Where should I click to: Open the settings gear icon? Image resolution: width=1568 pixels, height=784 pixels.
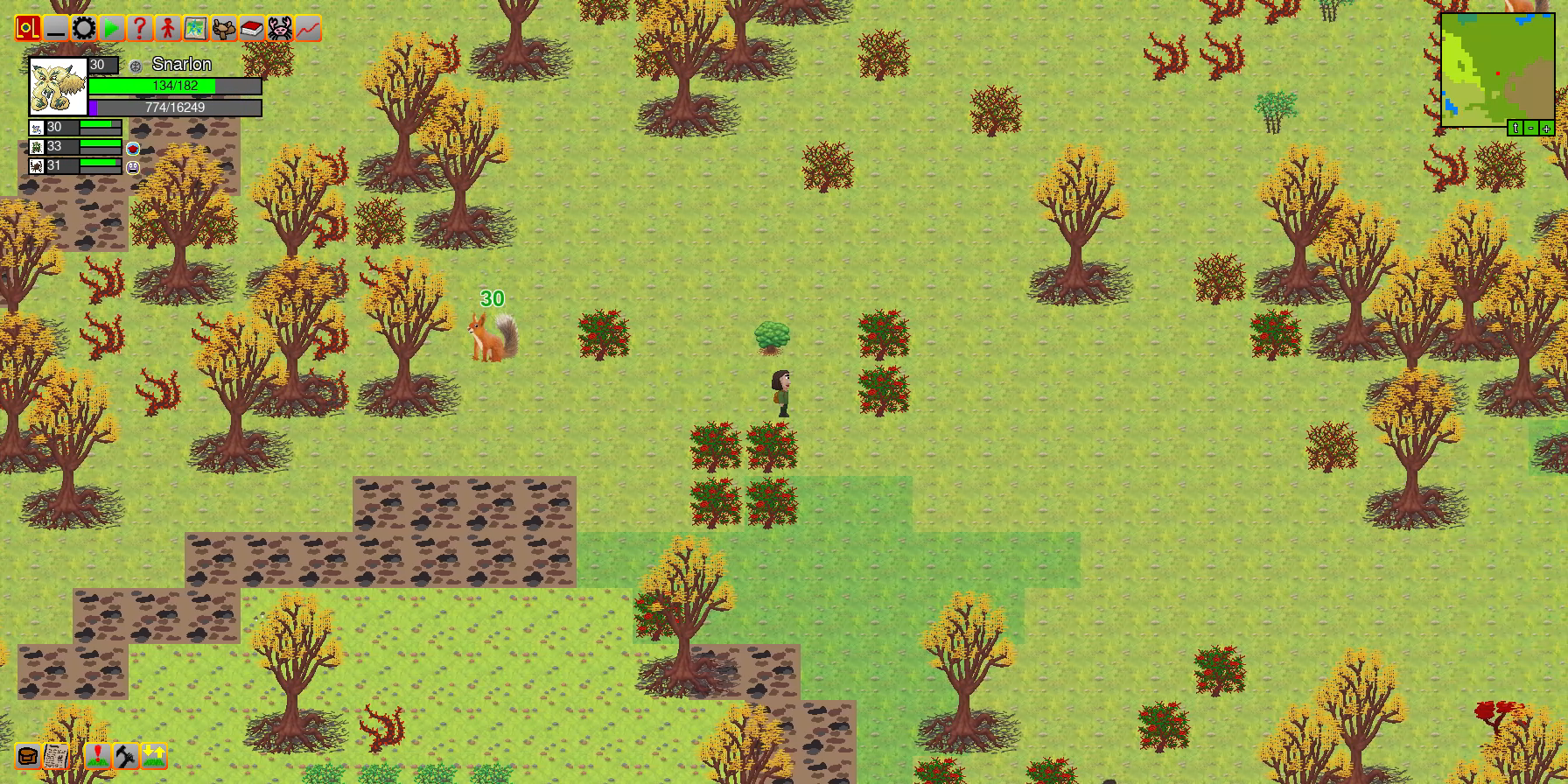pyautogui.click(x=83, y=28)
